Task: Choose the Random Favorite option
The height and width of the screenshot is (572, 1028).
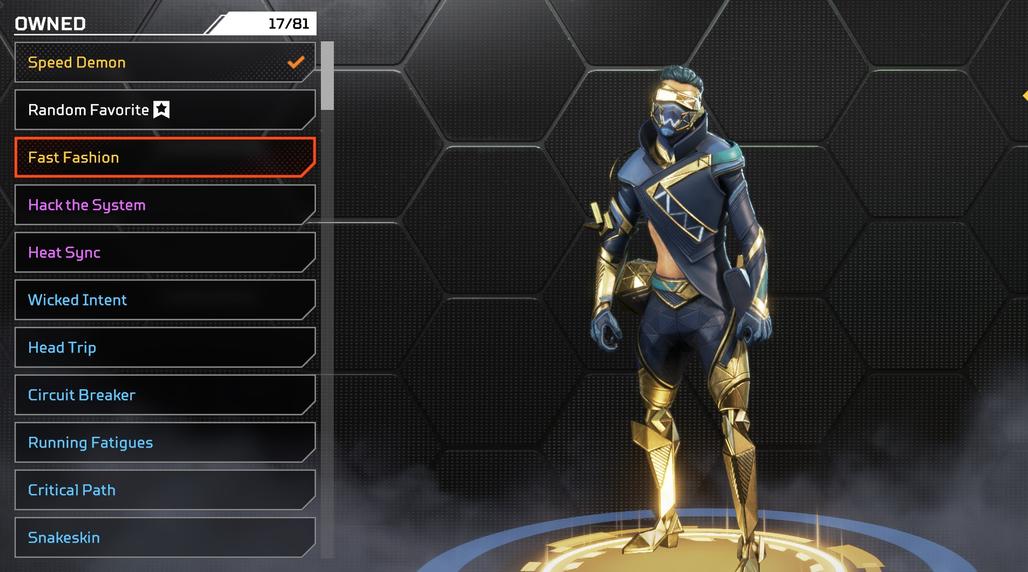Action: click(165, 110)
